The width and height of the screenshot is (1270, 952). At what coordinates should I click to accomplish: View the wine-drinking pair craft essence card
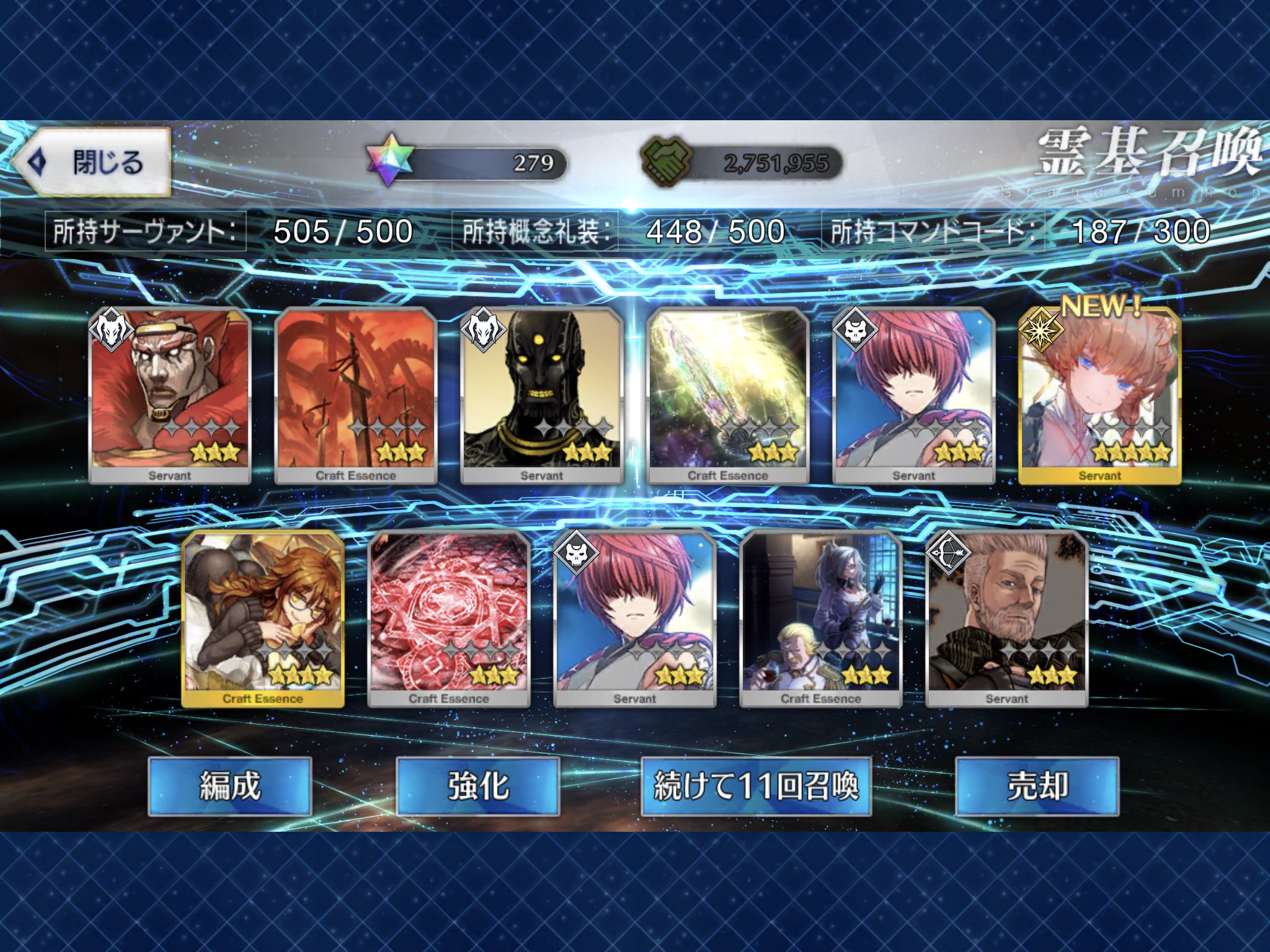[820, 619]
